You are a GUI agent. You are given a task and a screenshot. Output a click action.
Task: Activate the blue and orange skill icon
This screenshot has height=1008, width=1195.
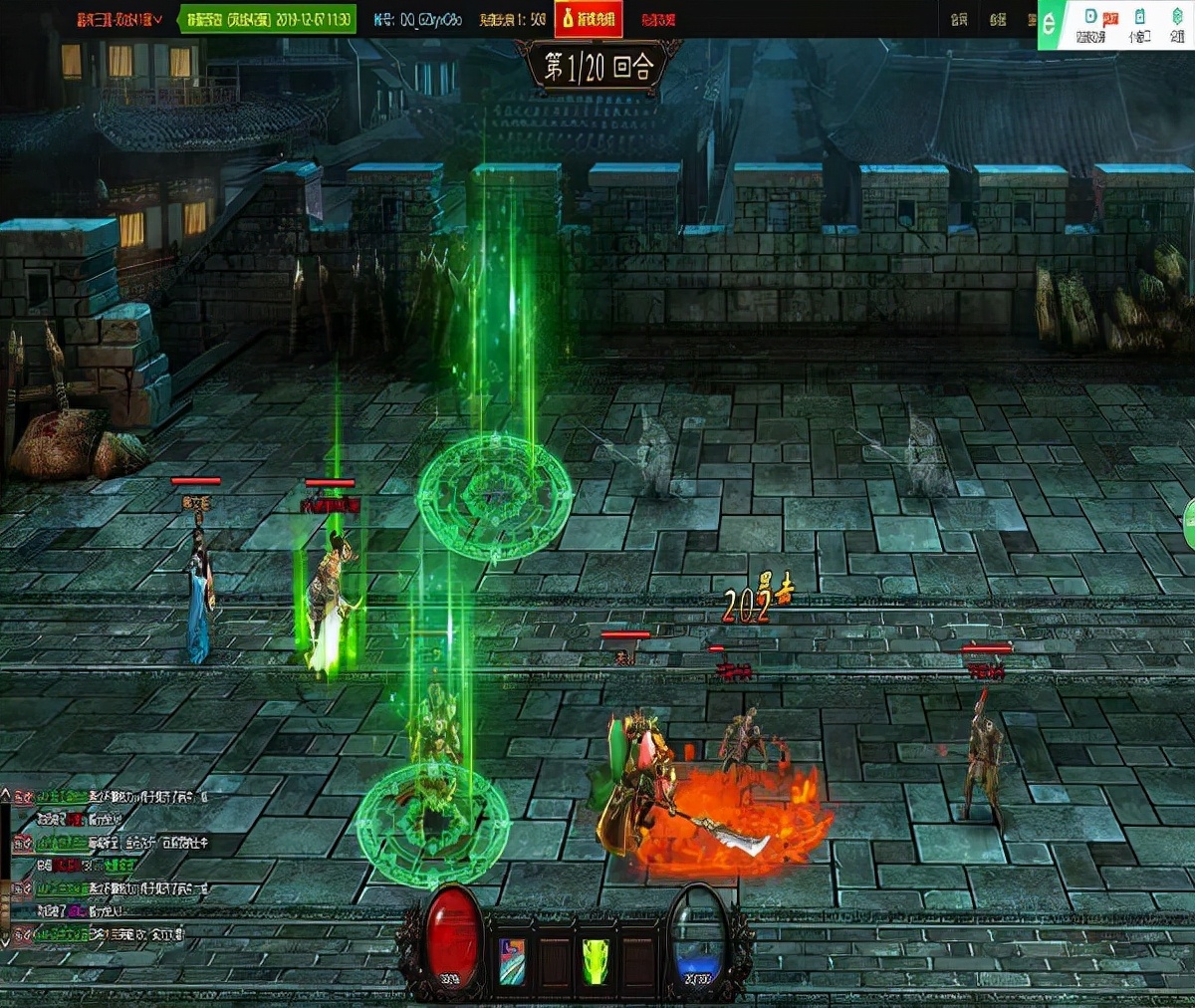(x=512, y=960)
